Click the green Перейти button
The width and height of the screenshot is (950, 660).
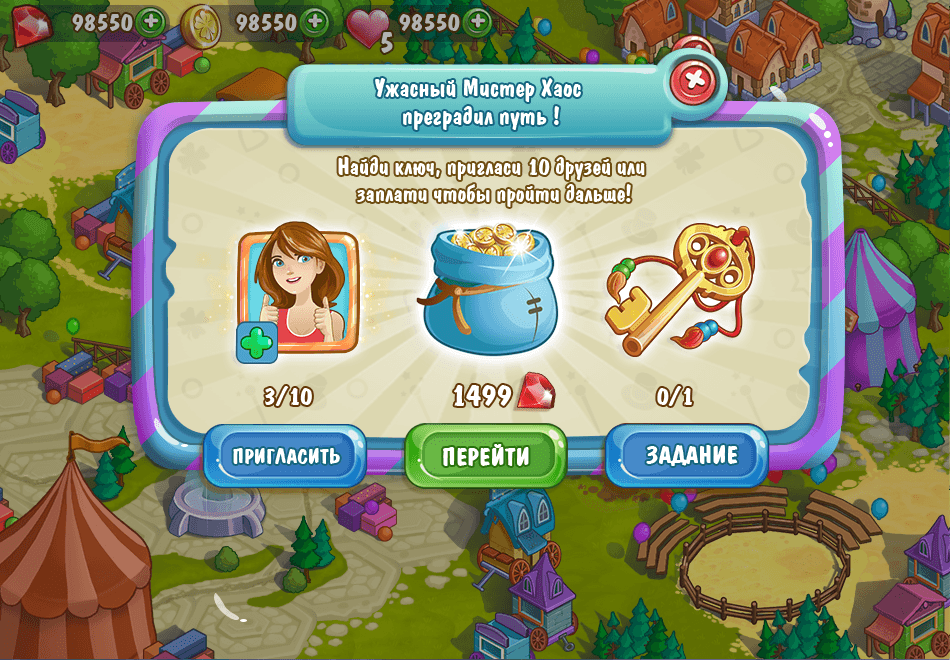(486, 456)
